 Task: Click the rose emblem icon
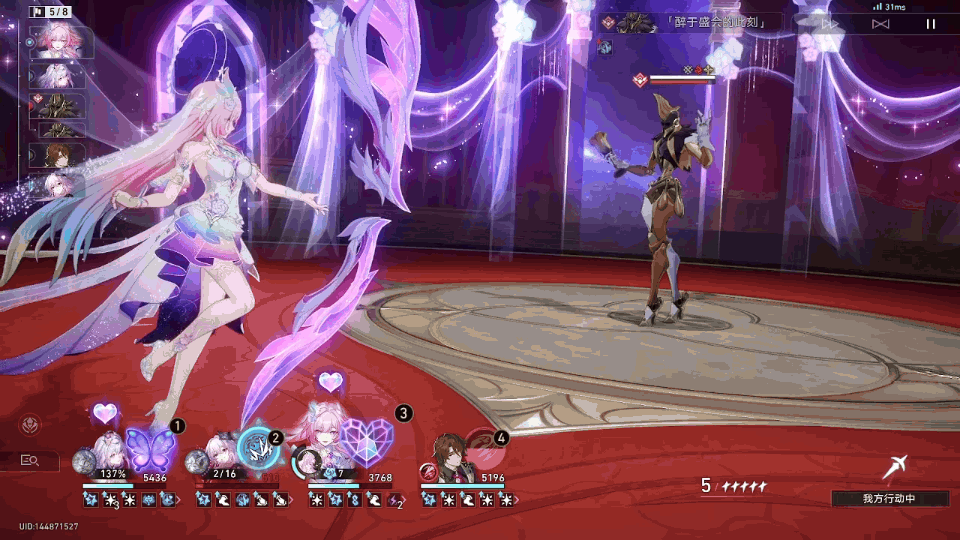[30, 426]
